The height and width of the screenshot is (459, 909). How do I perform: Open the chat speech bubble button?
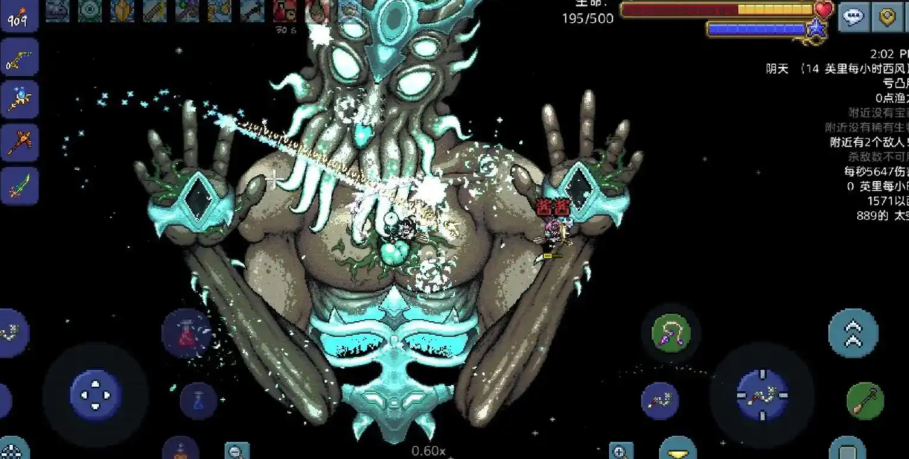(853, 16)
